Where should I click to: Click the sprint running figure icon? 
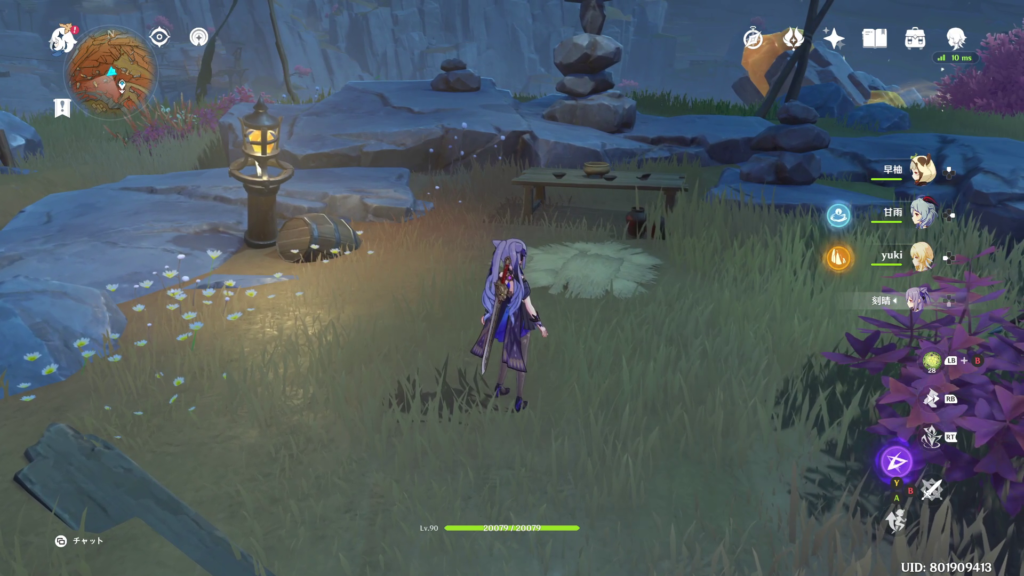pos(895,520)
